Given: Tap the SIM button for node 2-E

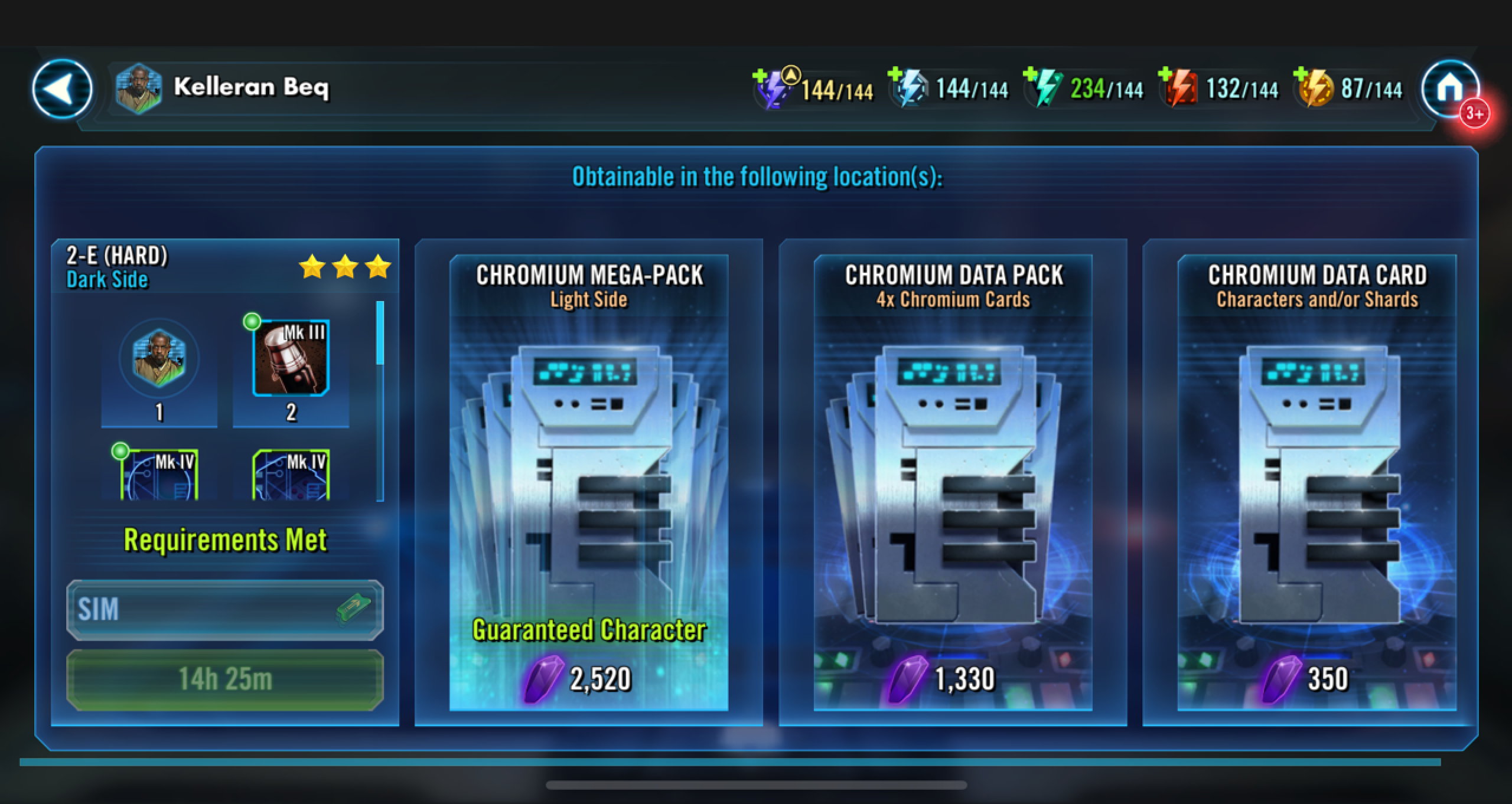Looking at the screenshot, I should click(224, 610).
